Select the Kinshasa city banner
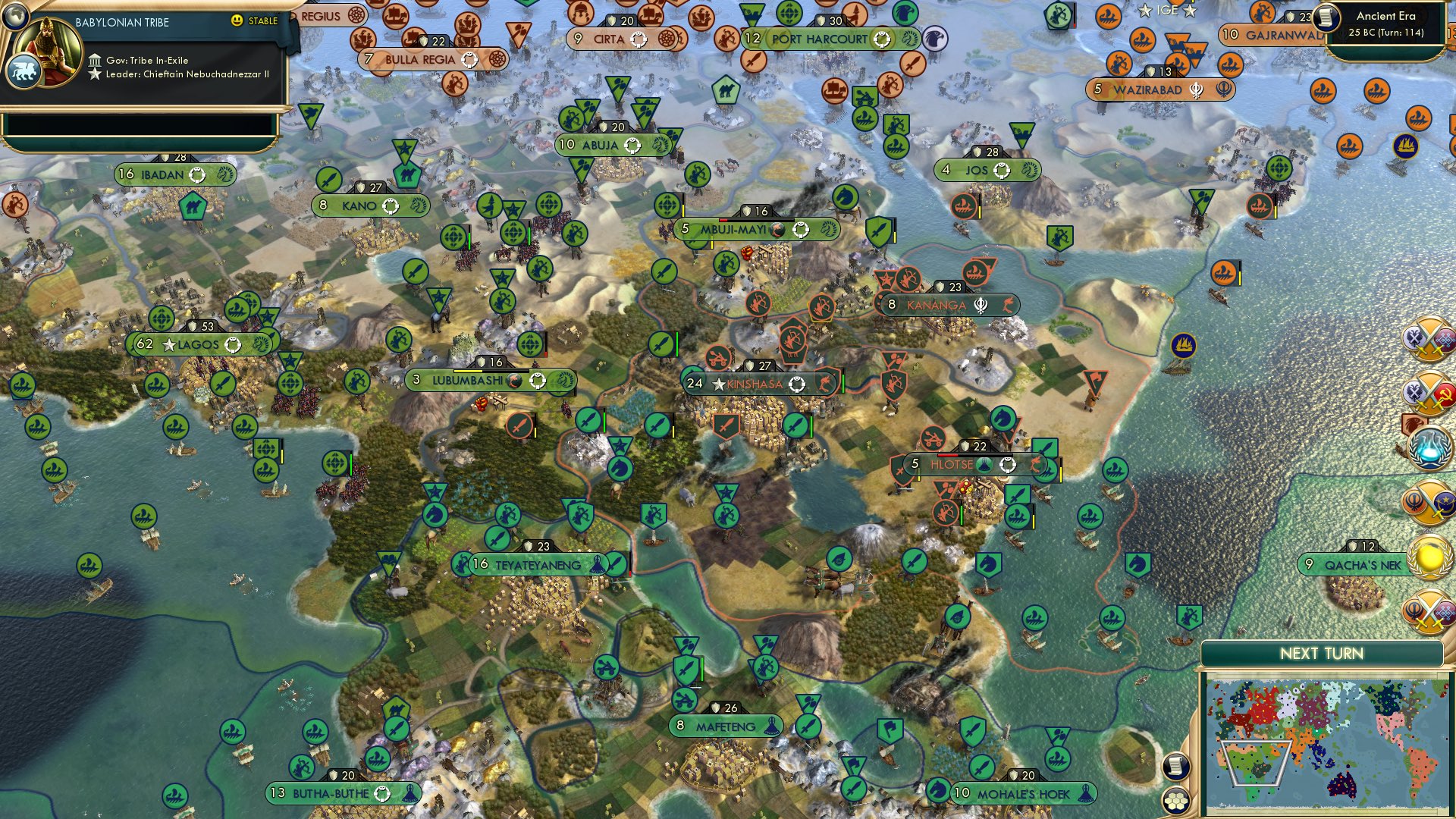This screenshot has height=819, width=1456. pyautogui.click(x=756, y=384)
